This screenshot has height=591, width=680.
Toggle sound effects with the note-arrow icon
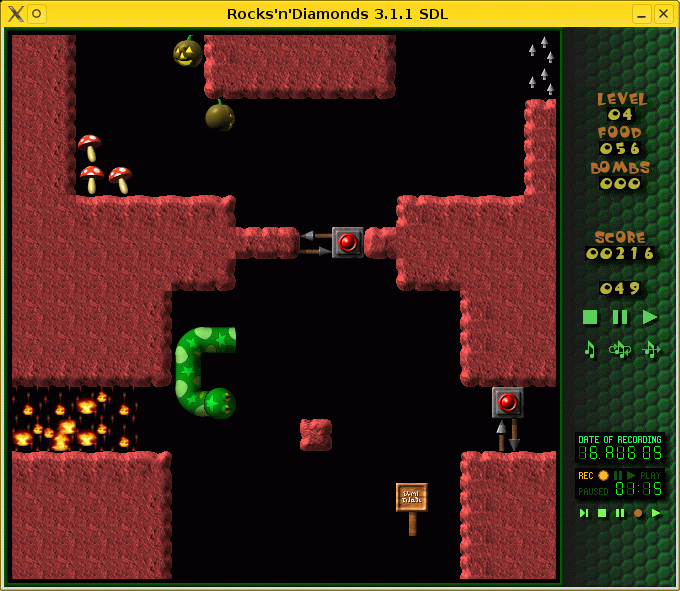(x=651, y=349)
